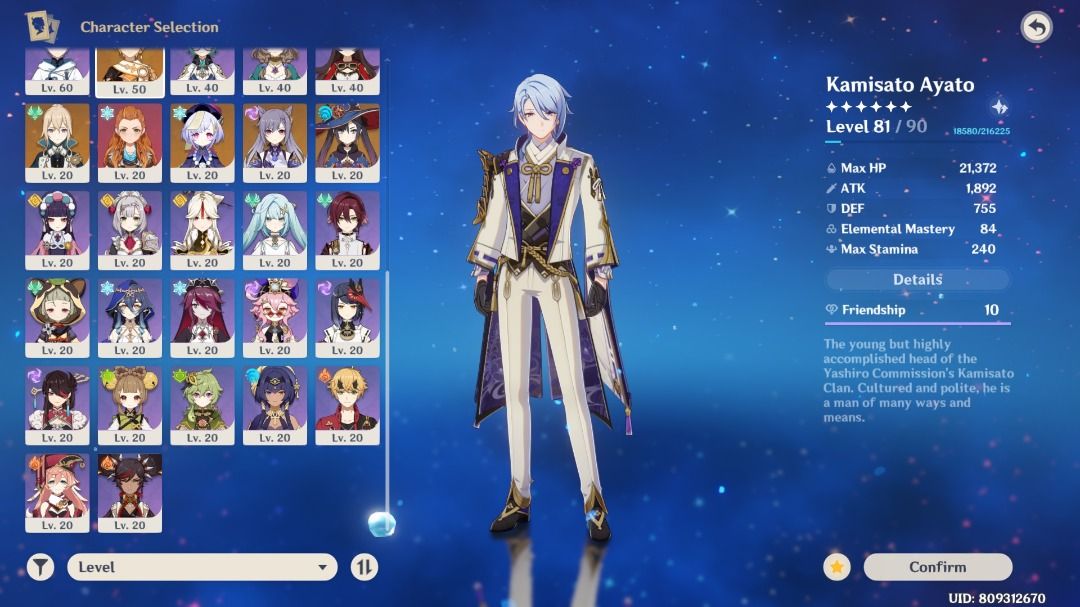
Task: Open the Level sort dropdown
Action: click(x=202, y=567)
